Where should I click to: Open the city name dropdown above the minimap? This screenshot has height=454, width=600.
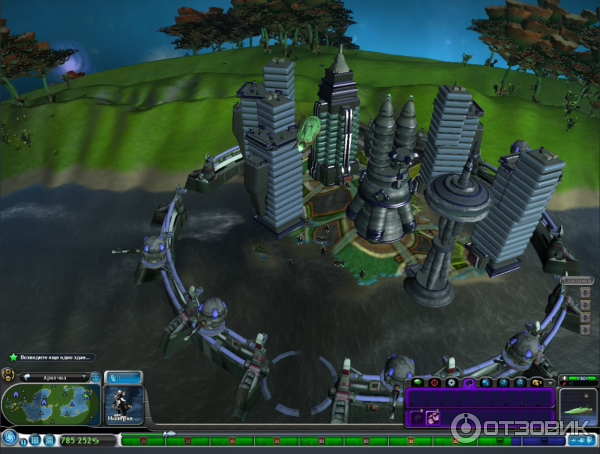[x=55, y=378]
